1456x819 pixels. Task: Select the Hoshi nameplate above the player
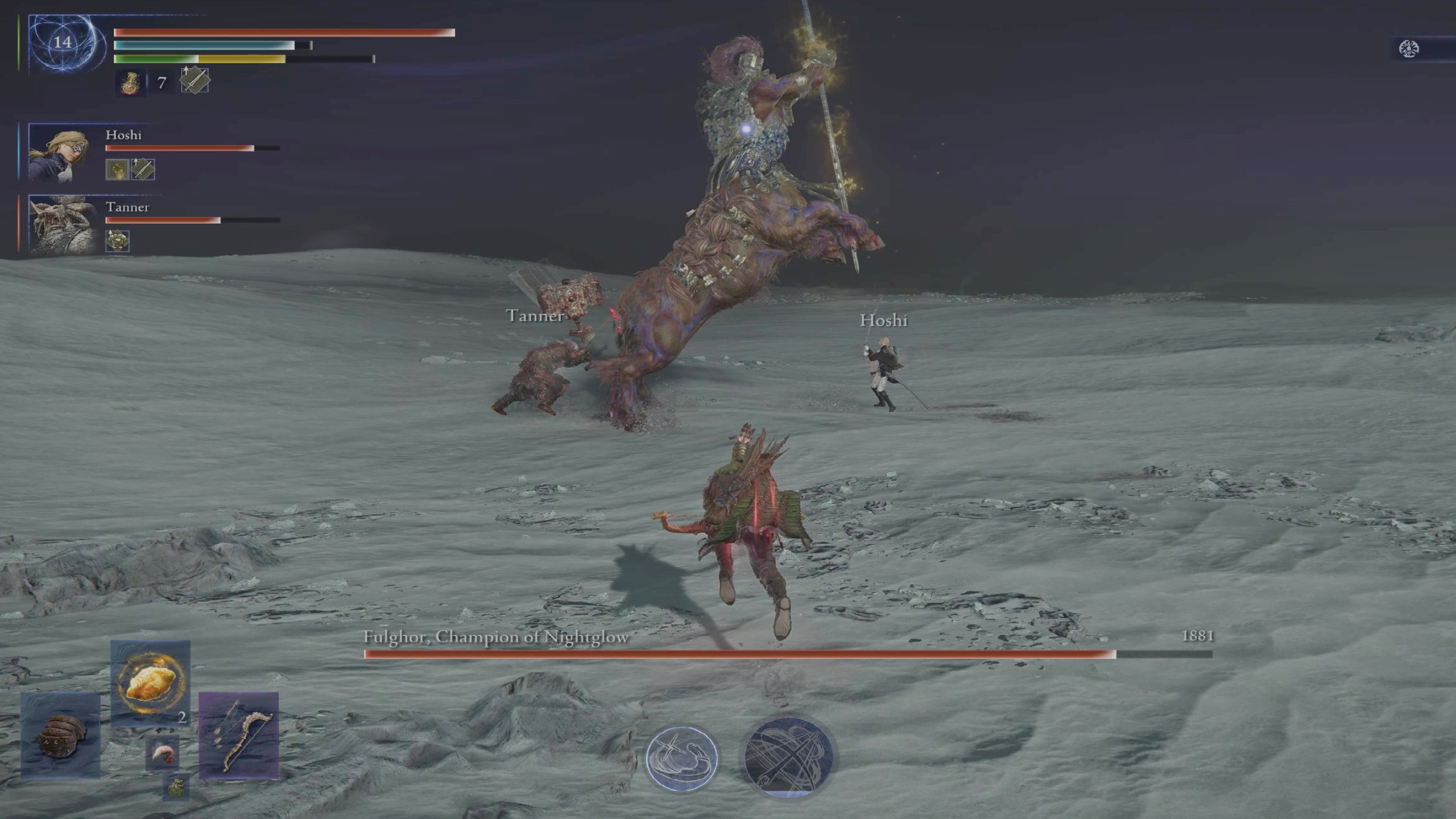tap(883, 321)
